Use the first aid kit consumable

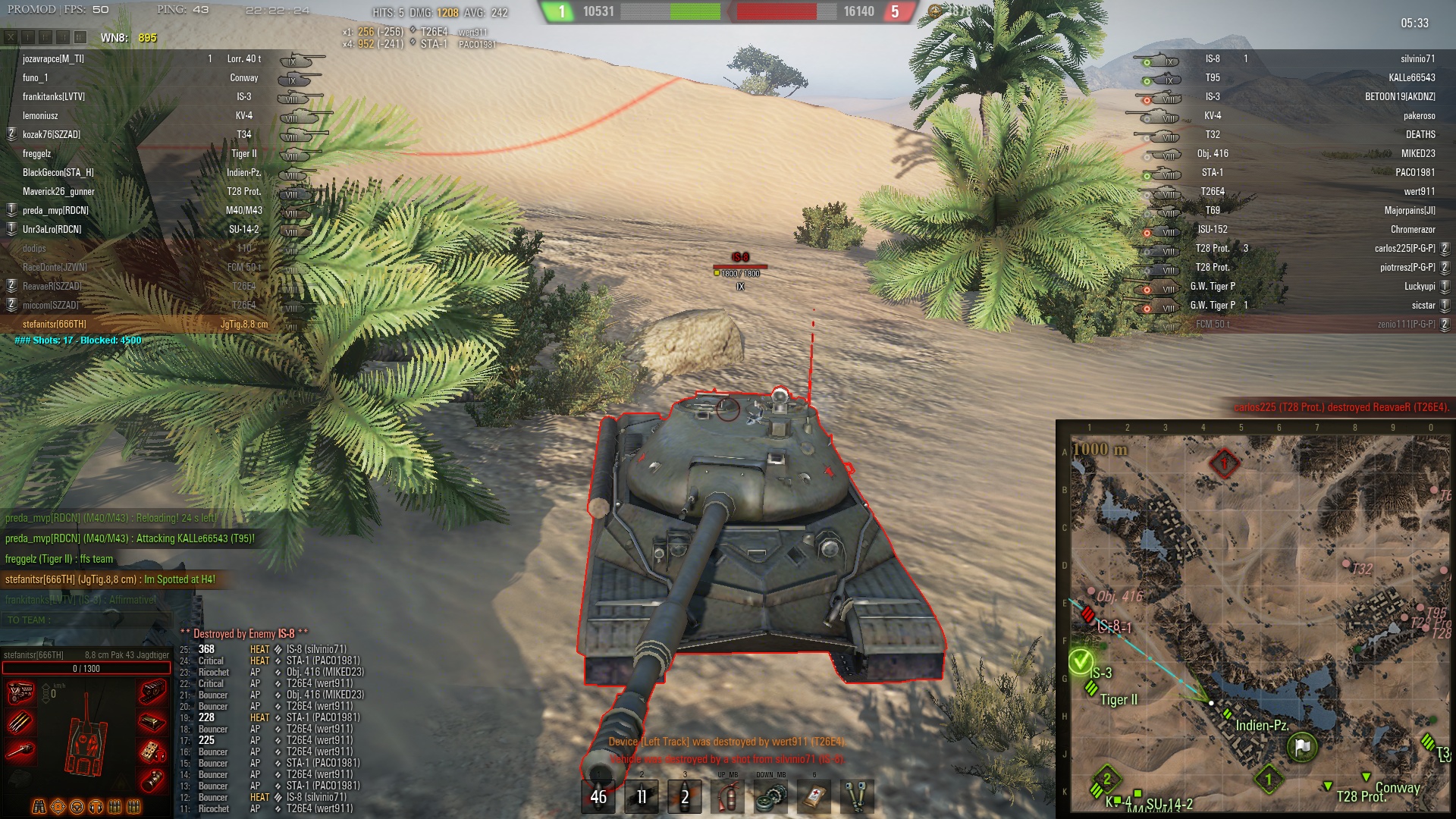pyautogui.click(x=814, y=796)
